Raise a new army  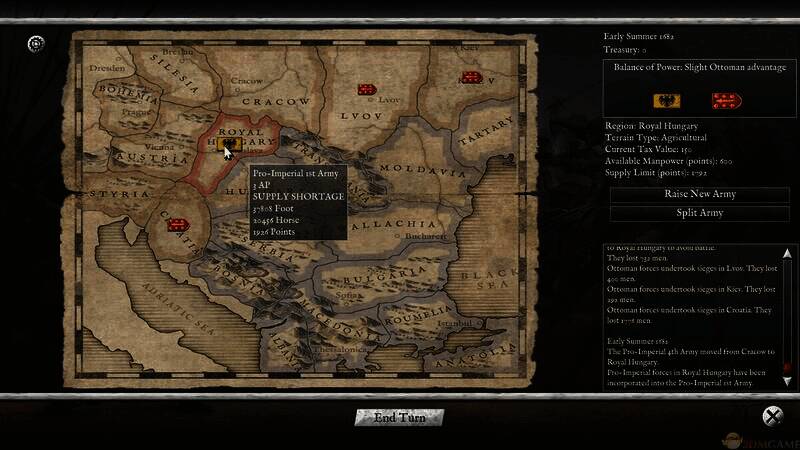[697, 194]
